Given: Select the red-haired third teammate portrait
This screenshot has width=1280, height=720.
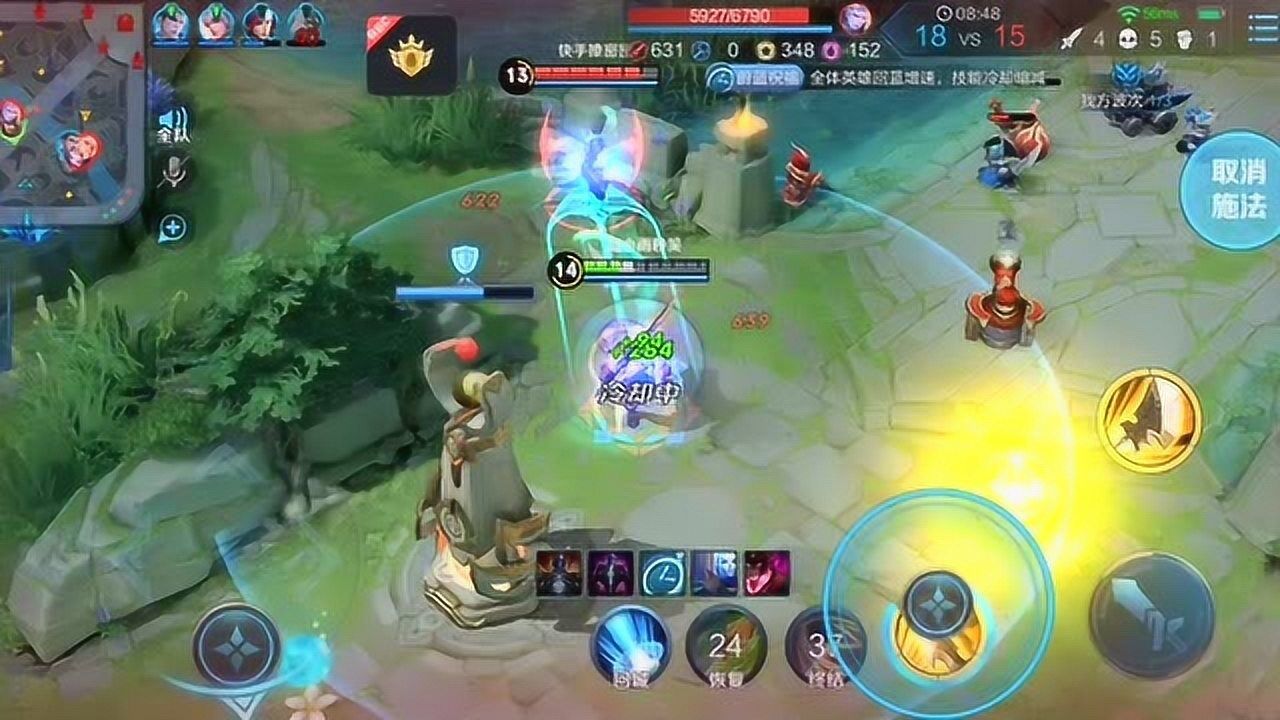Looking at the screenshot, I should pos(262,23).
